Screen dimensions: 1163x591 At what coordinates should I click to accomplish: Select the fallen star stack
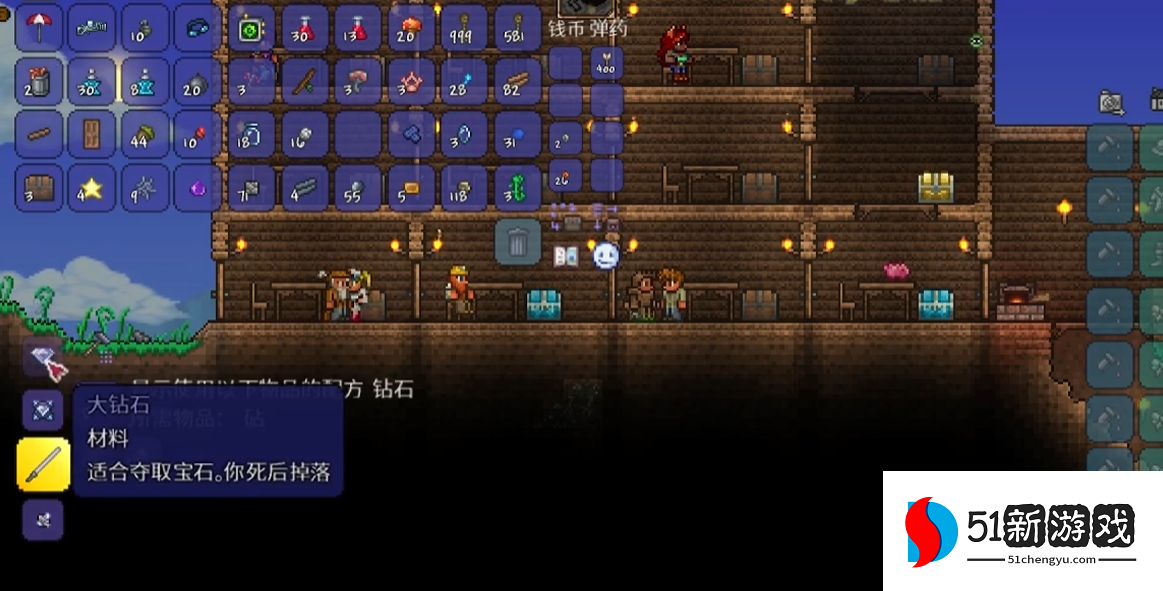tap(92, 188)
